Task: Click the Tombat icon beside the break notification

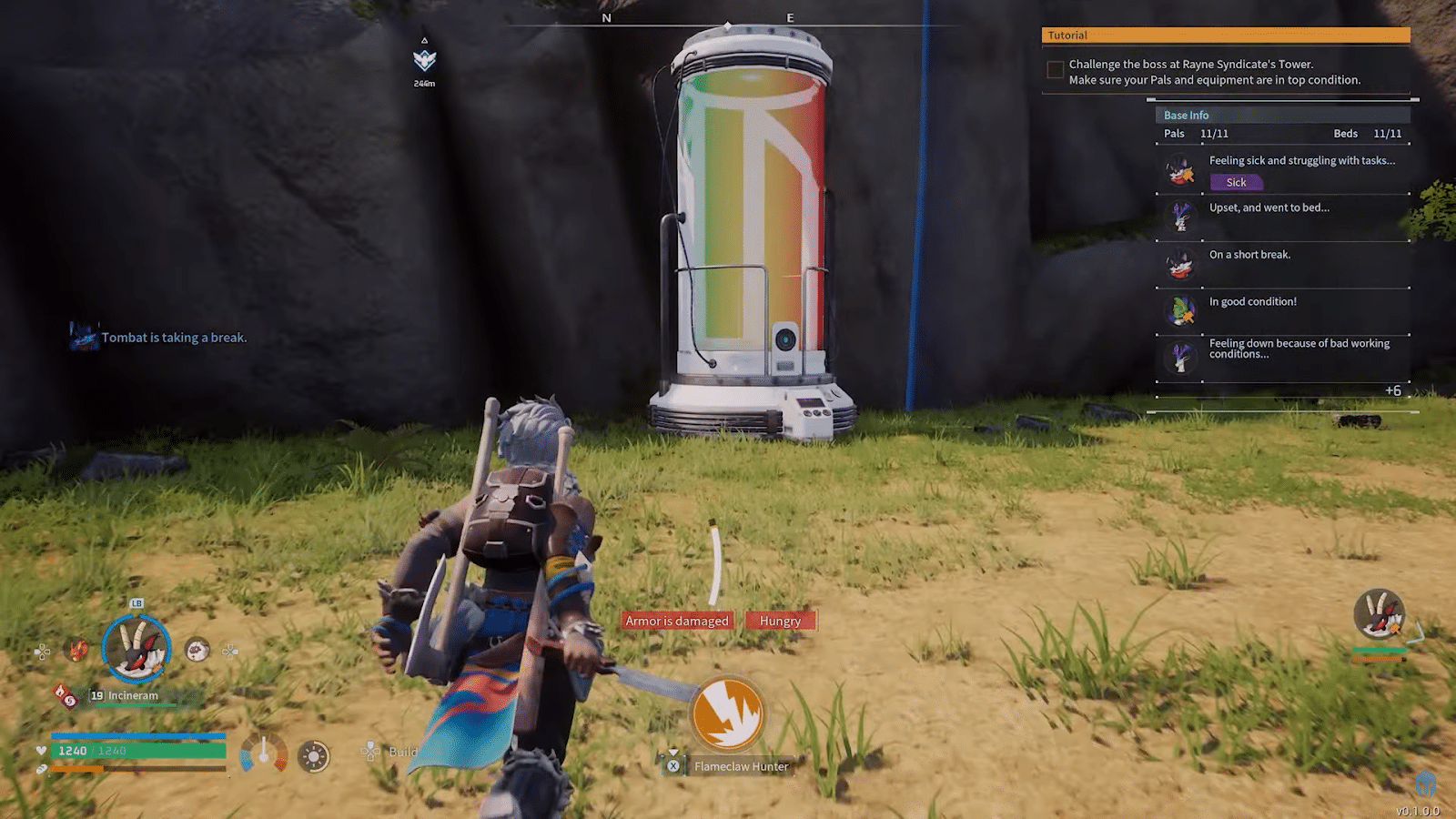Action: pyautogui.click(x=85, y=336)
